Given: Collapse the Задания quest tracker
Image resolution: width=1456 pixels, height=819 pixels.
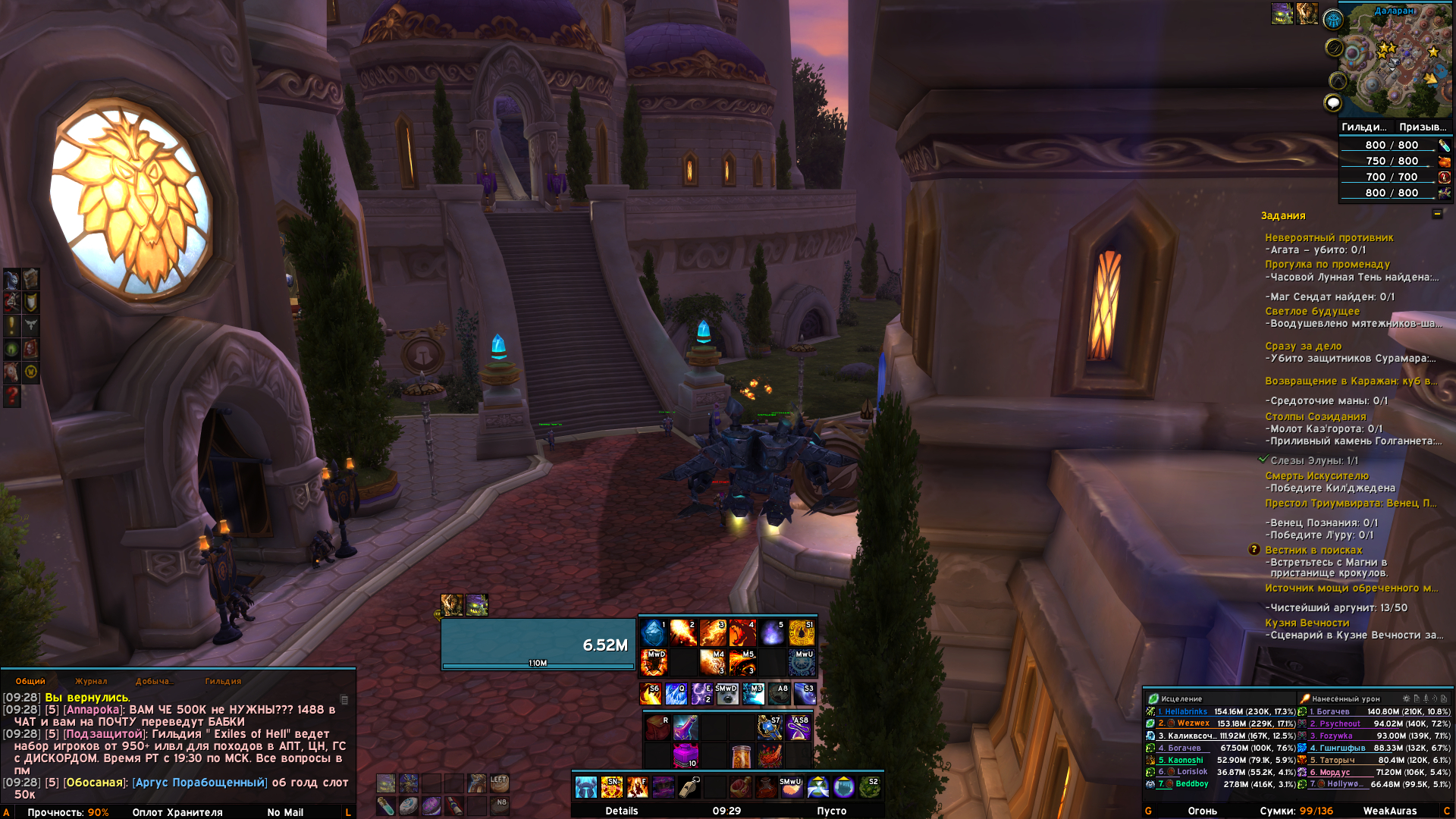Looking at the screenshot, I should [1437, 215].
